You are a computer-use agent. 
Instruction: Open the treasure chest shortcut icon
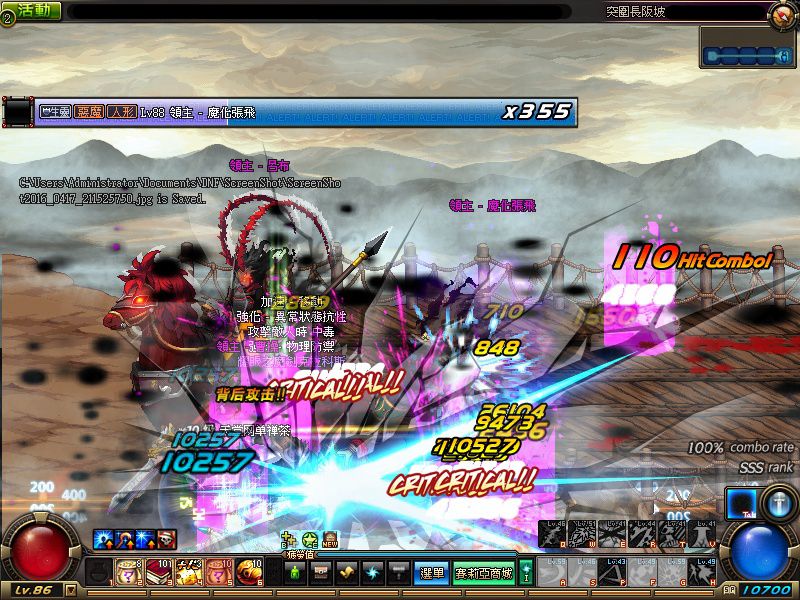point(321,573)
